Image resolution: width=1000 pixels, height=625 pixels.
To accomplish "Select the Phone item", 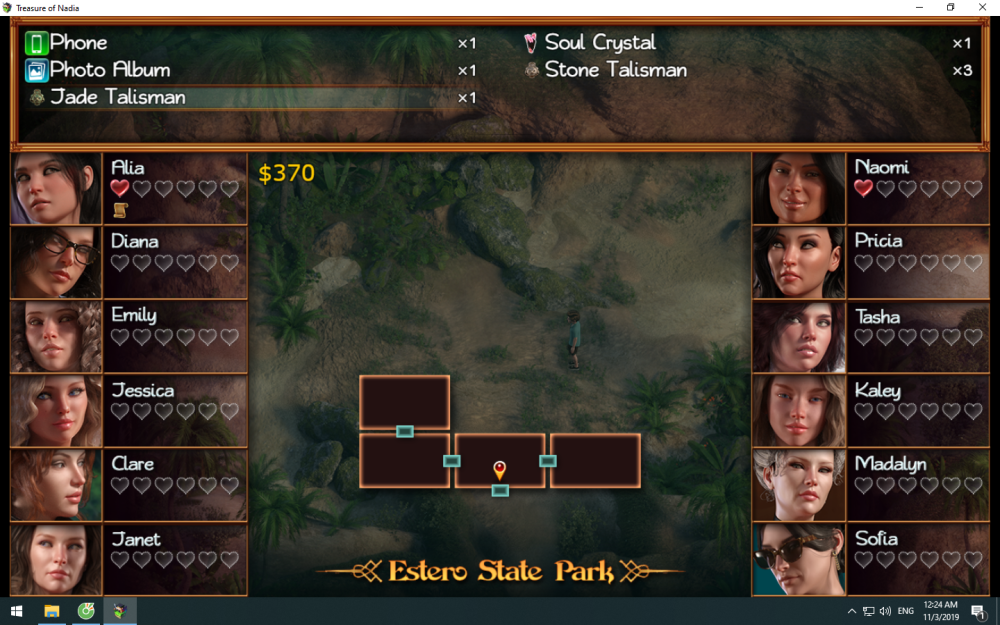I will point(79,43).
